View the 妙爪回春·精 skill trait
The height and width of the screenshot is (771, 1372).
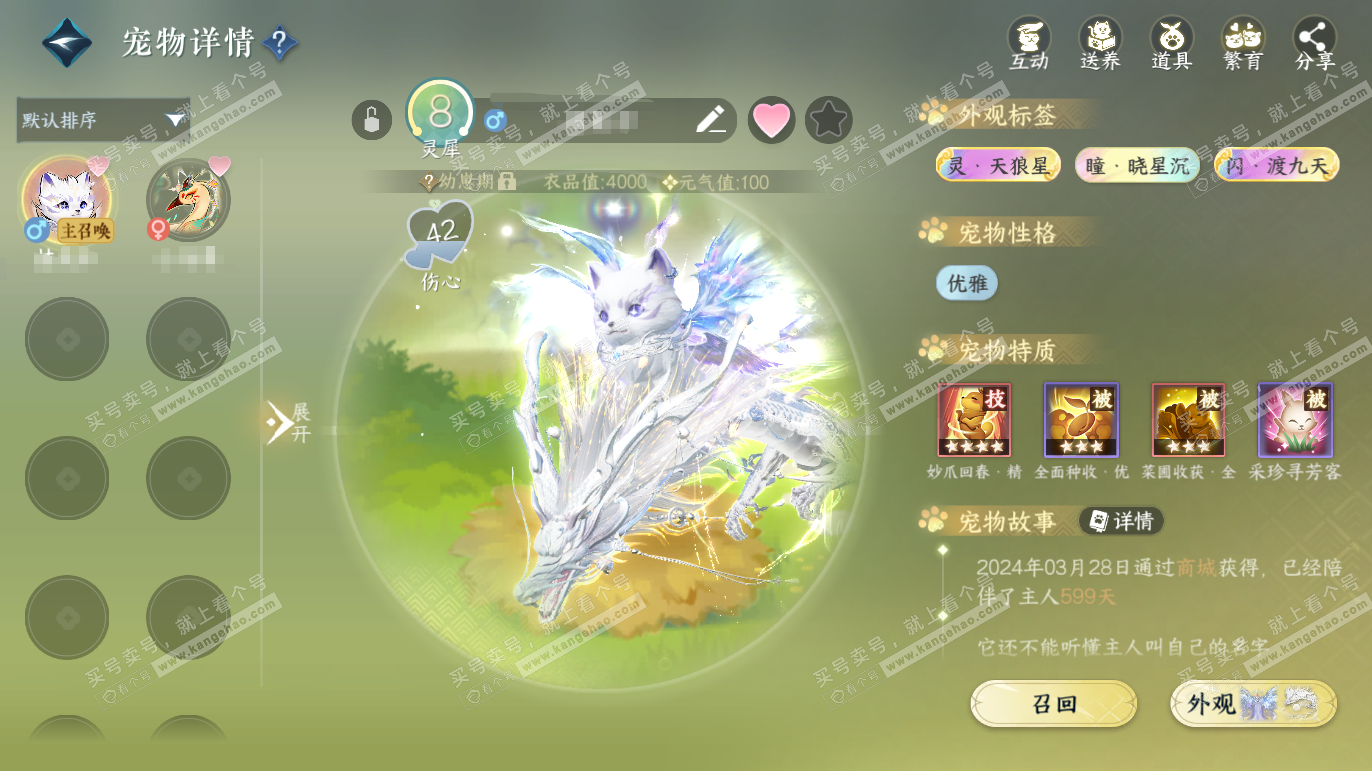(x=974, y=420)
